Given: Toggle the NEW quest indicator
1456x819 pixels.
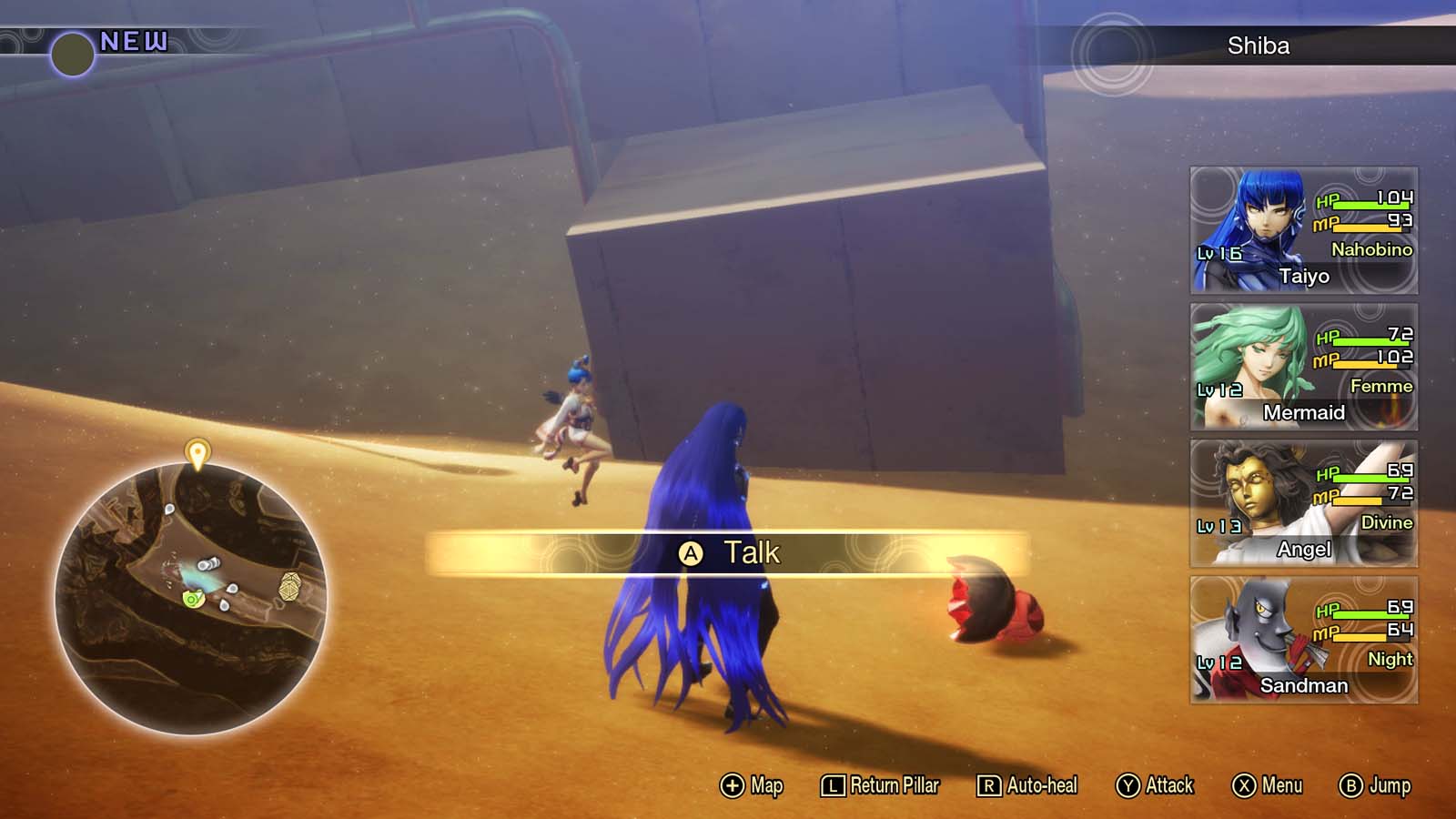Looking at the screenshot, I should 134,39.
